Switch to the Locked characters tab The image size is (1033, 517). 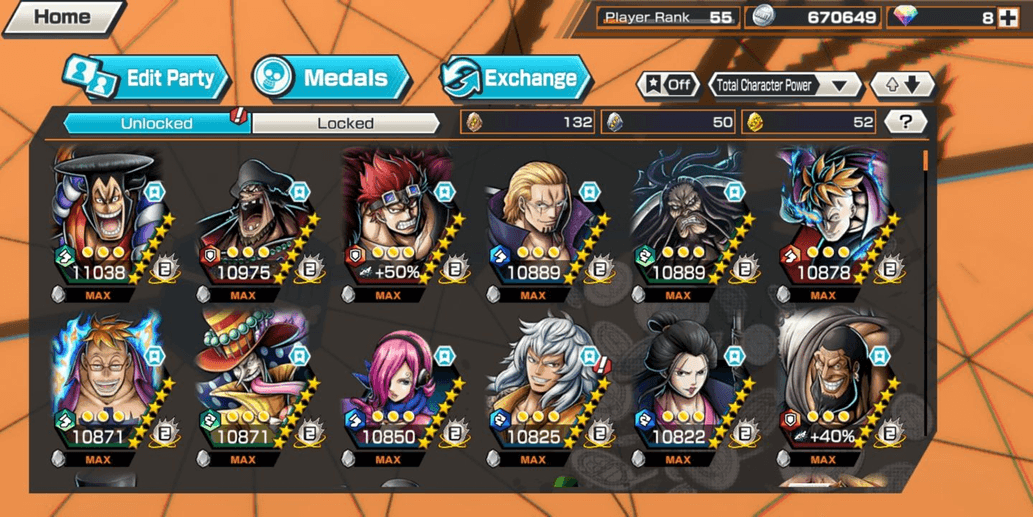[x=345, y=123]
